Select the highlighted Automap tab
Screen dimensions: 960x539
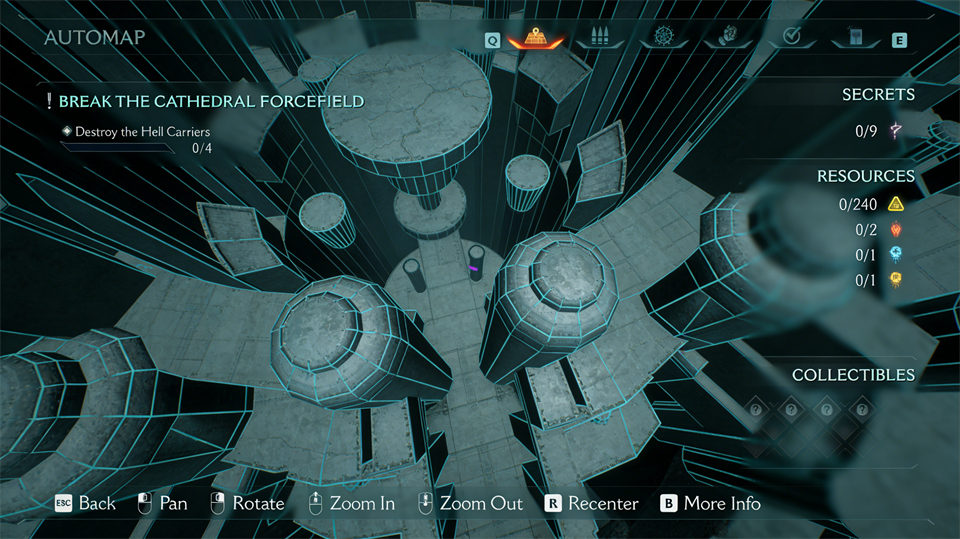pos(537,39)
